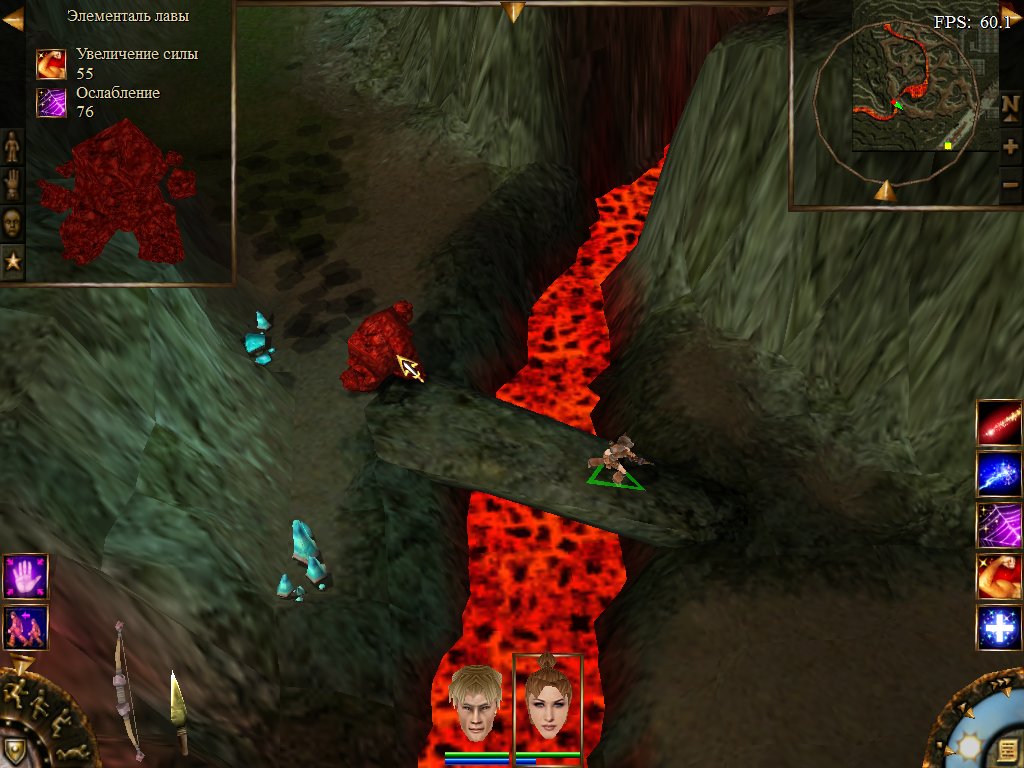Switch to the star tab in target panel
The height and width of the screenshot is (768, 1024).
click(x=12, y=260)
